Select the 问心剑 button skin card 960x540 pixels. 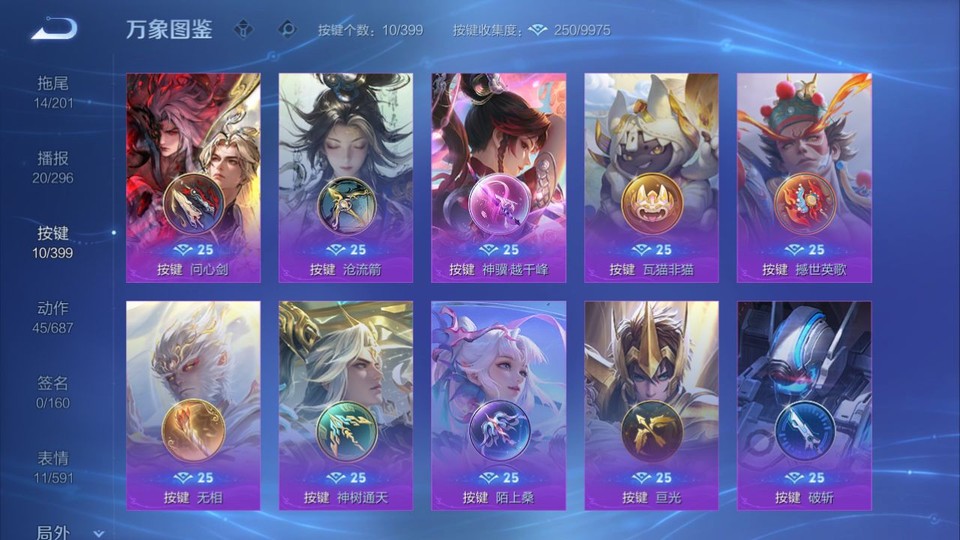click(194, 178)
